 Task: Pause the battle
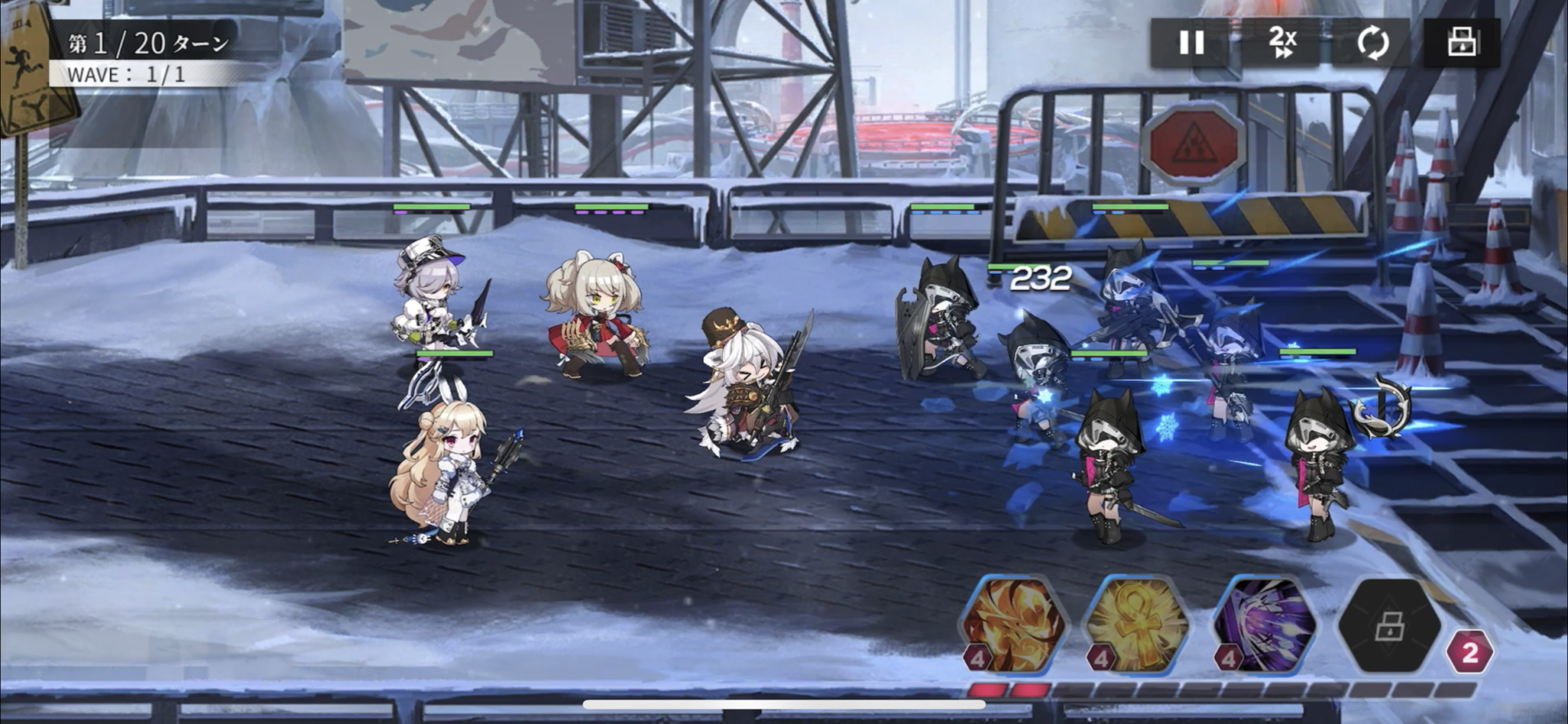coord(1191,42)
